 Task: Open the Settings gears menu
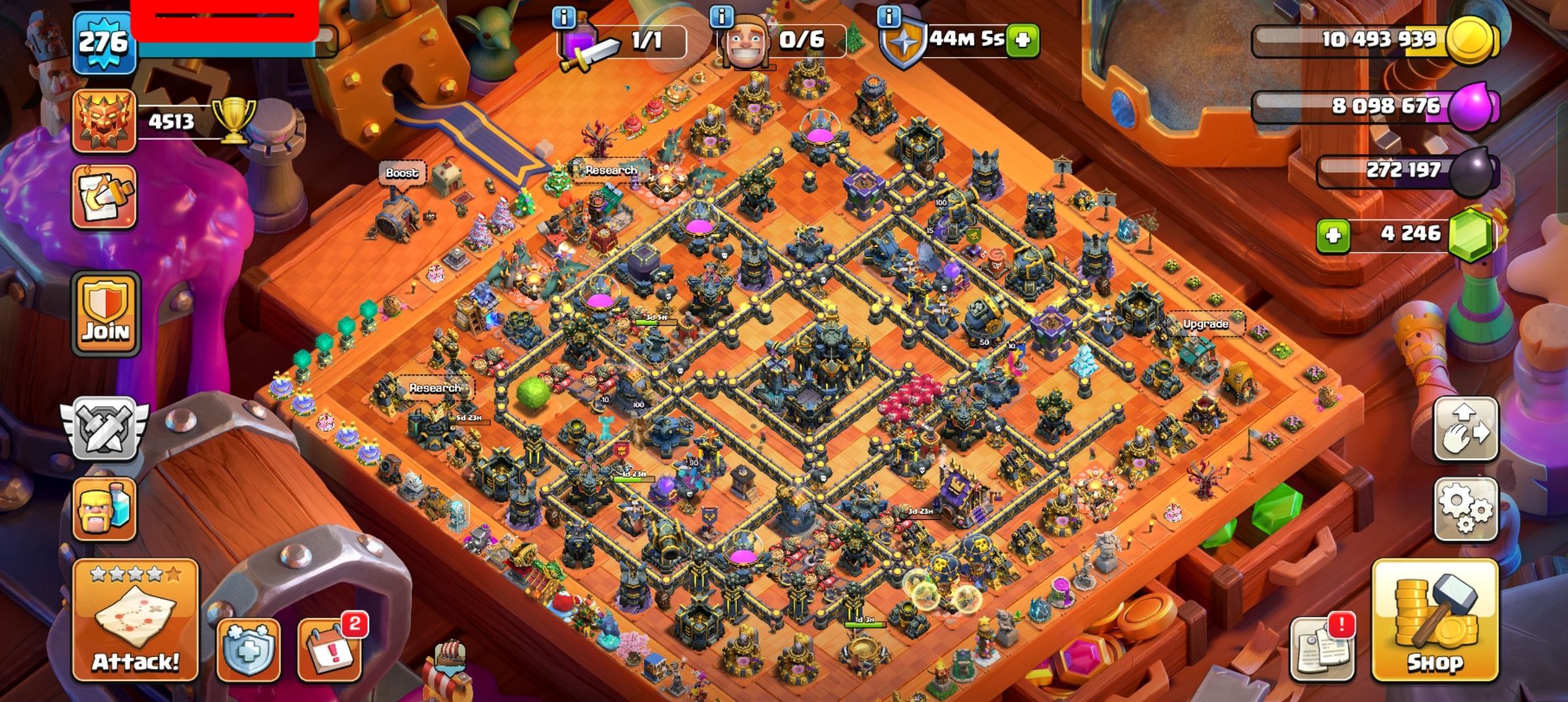(1465, 509)
